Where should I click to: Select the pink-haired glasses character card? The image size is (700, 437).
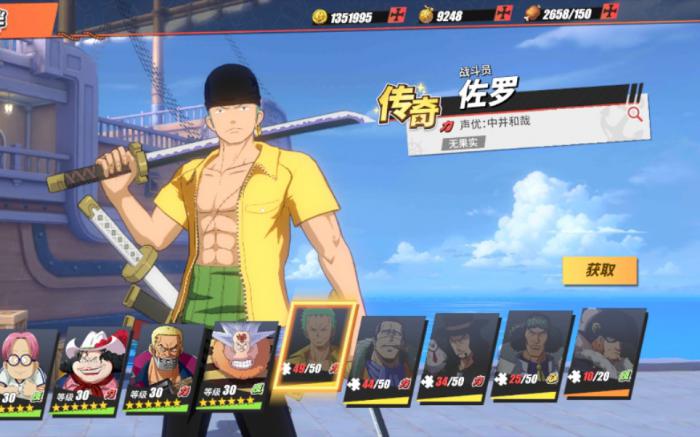point(25,368)
